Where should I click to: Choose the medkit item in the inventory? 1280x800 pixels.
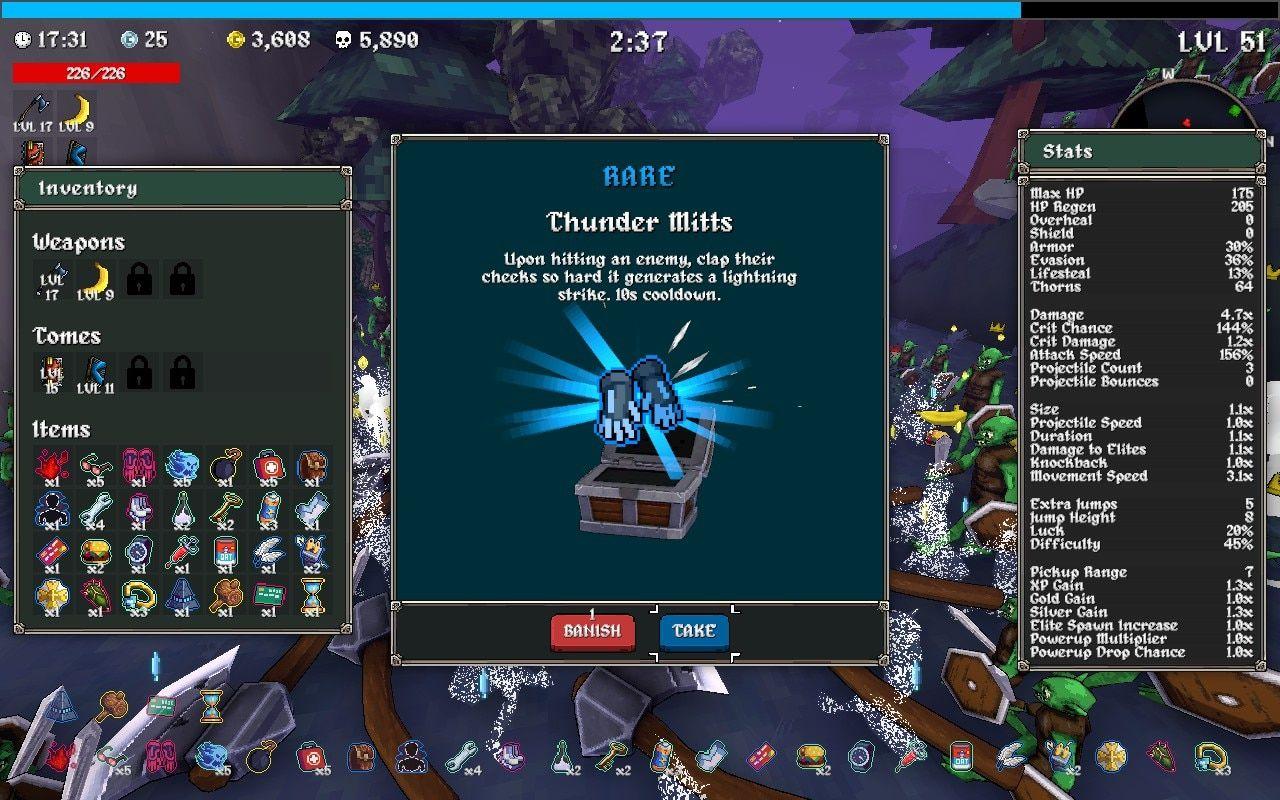click(x=268, y=467)
